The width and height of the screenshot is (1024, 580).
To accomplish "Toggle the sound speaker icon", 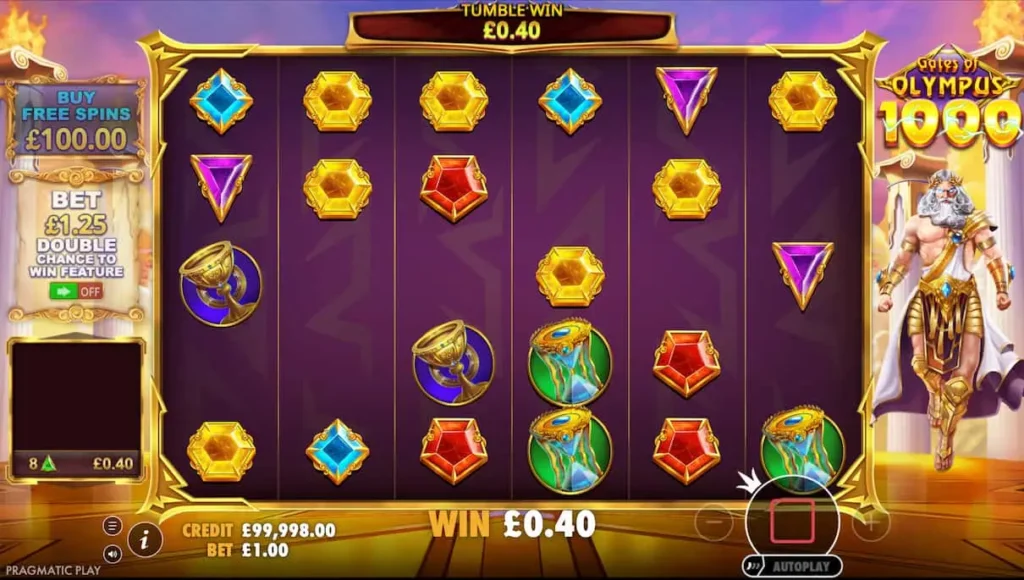I will 113,552.
